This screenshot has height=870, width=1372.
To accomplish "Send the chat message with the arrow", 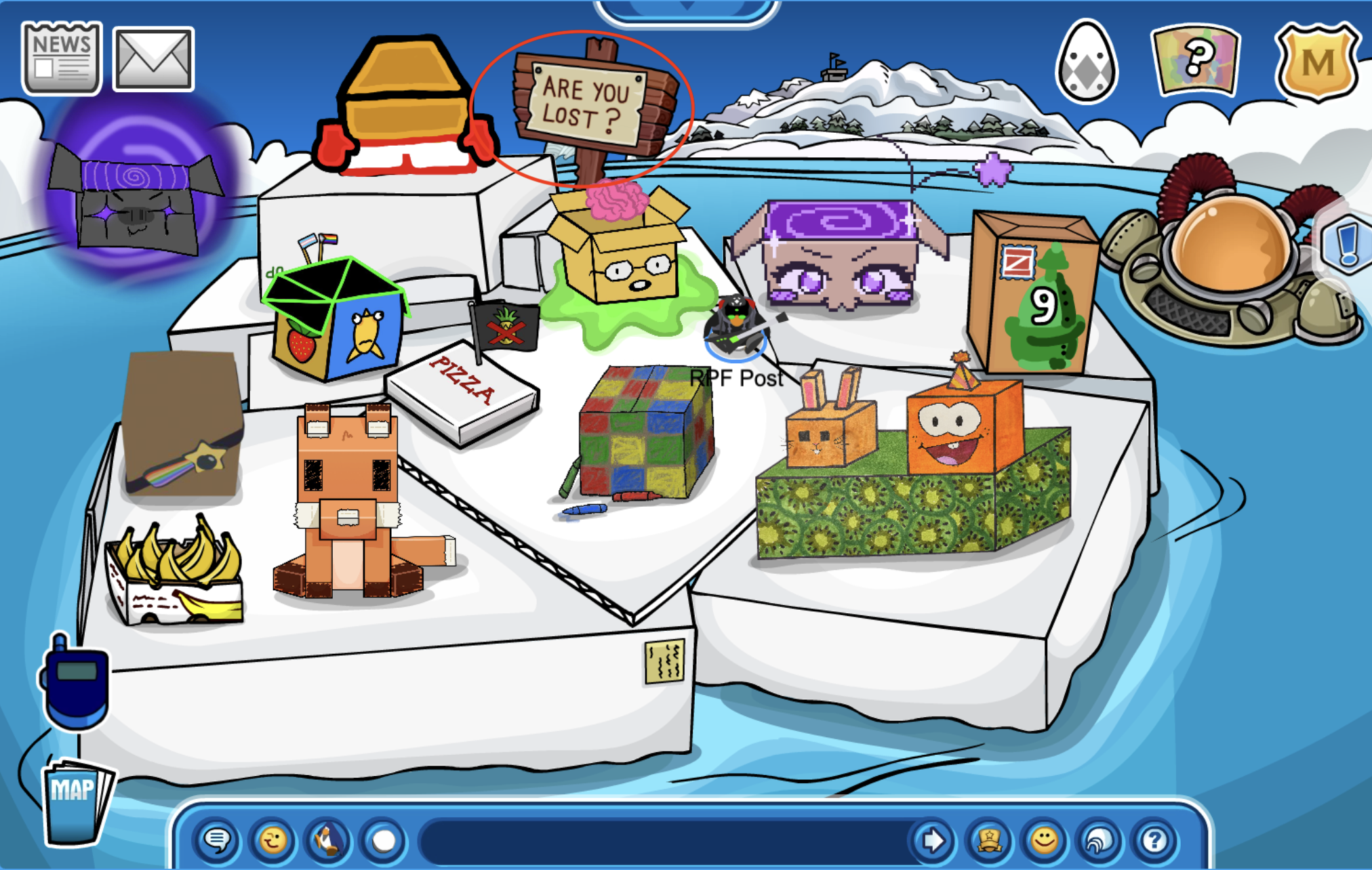I will point(933,841).
